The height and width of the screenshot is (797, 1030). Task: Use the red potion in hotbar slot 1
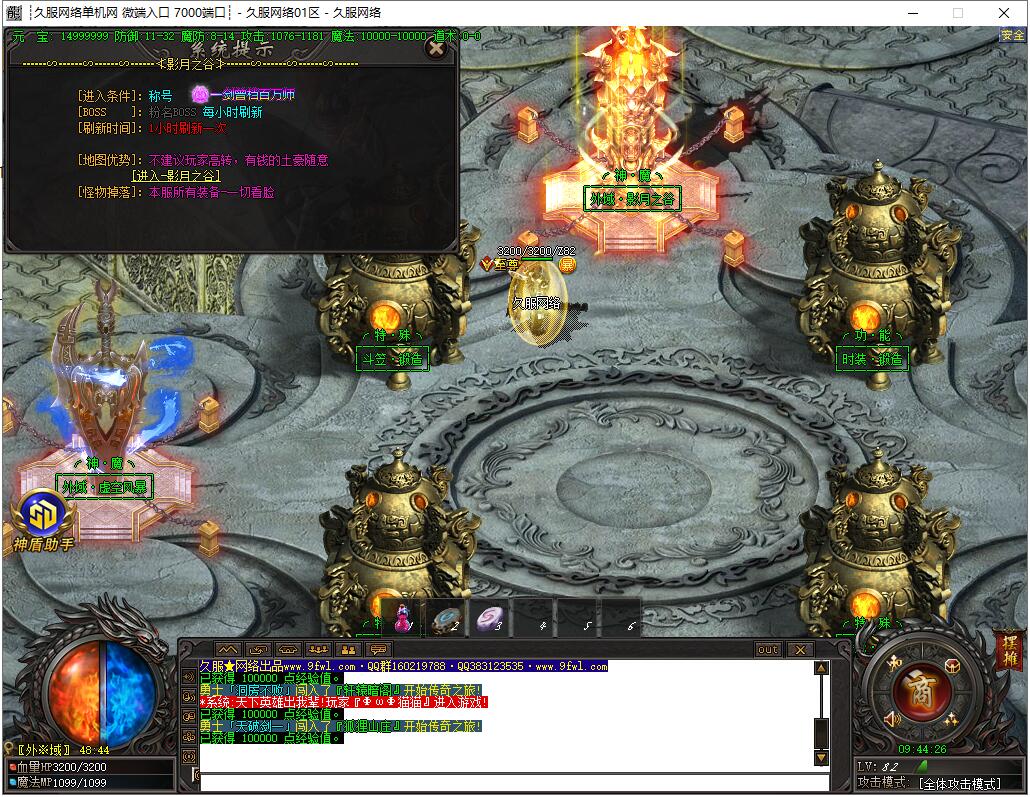[x=402, y=619]
